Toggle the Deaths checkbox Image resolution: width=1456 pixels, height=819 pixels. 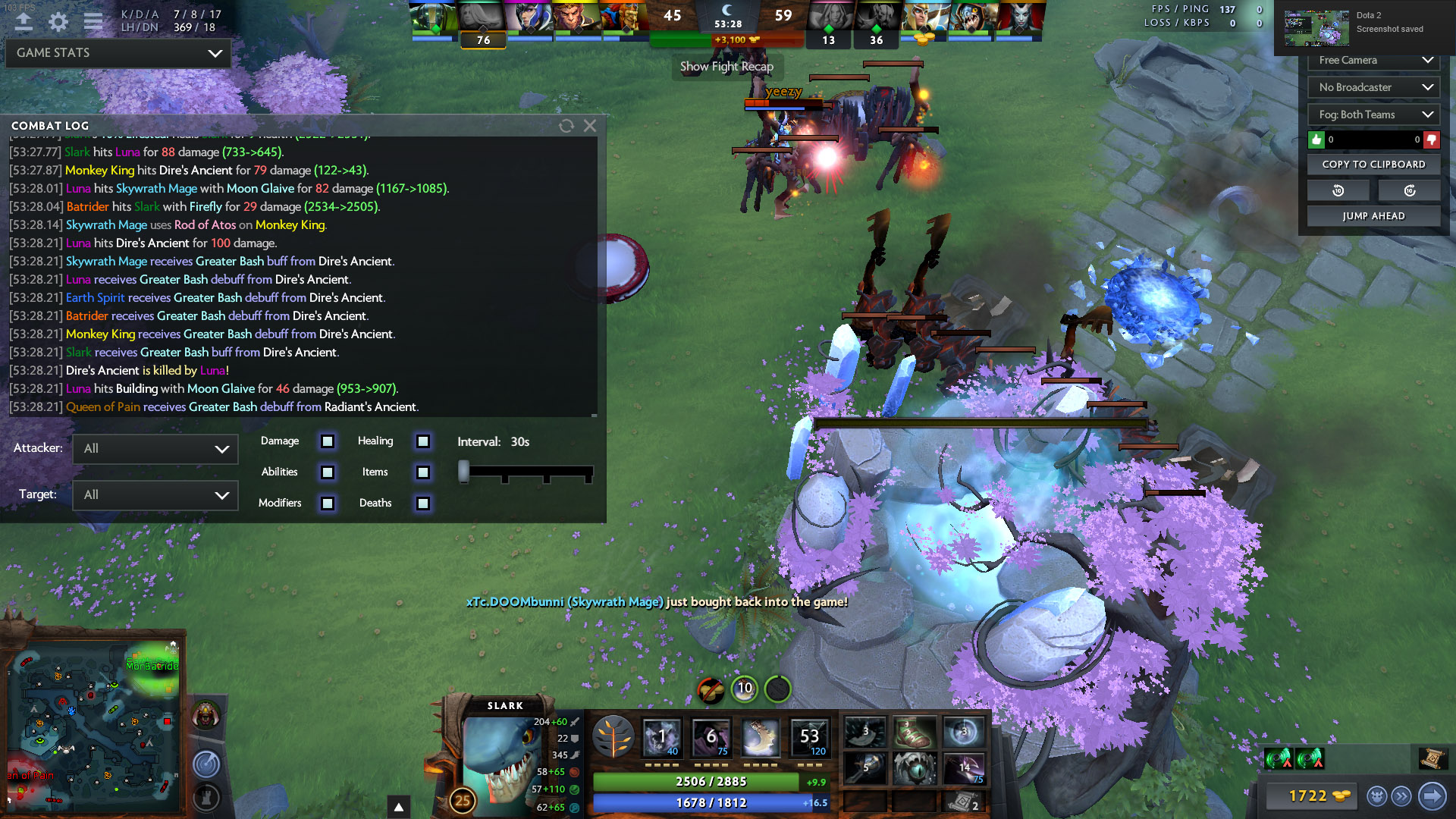423,504
